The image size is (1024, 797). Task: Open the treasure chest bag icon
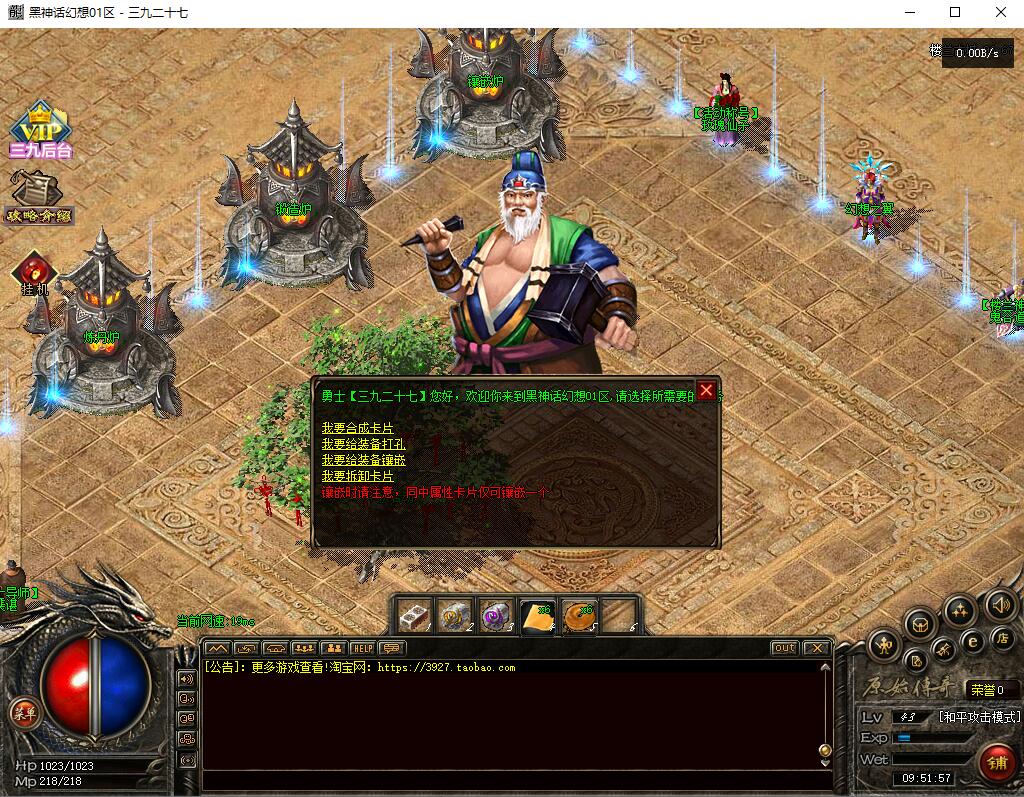point(919,625)
